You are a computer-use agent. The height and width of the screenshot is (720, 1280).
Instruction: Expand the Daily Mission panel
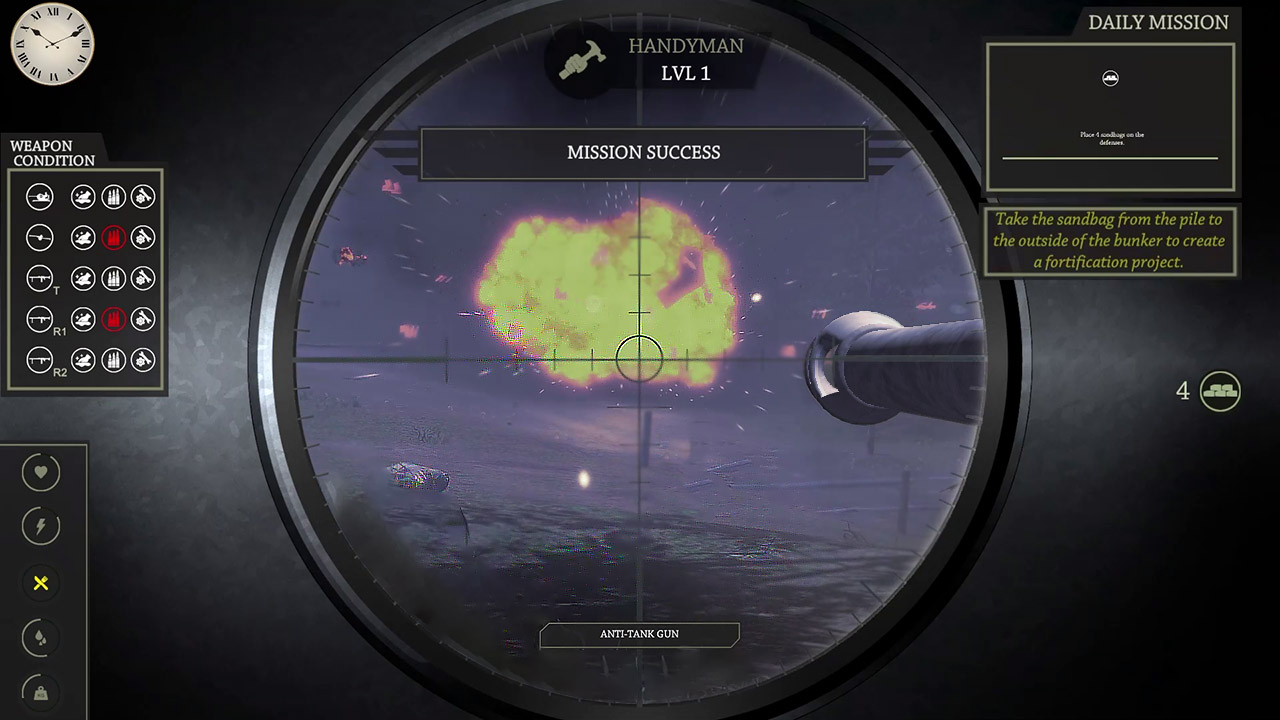tap(1157, 22)
